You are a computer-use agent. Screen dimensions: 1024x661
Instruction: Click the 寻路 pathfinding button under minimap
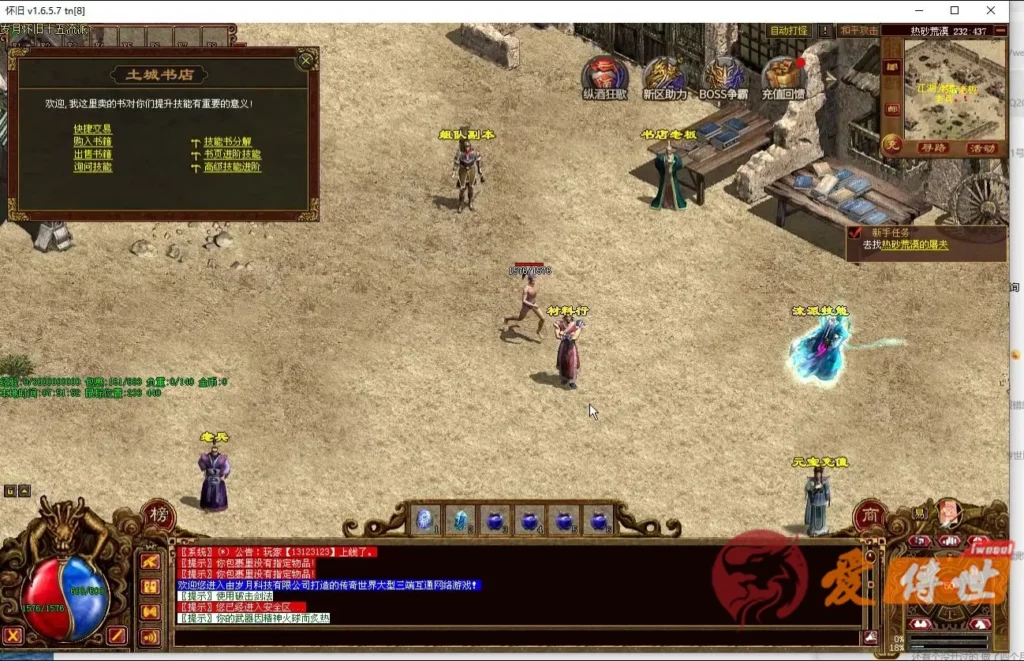click(932, 148)
